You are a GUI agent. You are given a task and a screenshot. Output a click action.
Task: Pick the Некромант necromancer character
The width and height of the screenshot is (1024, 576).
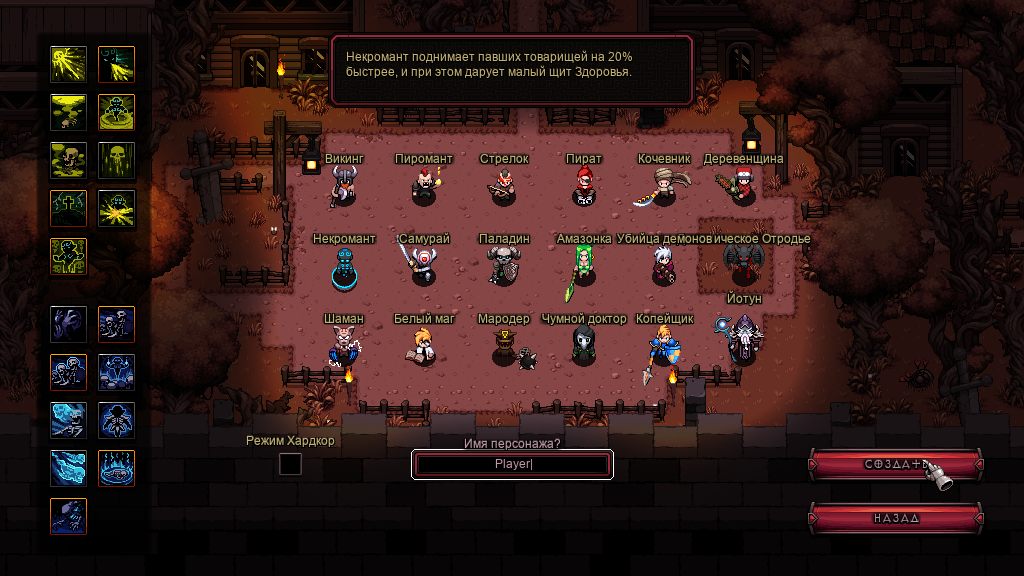344,268
